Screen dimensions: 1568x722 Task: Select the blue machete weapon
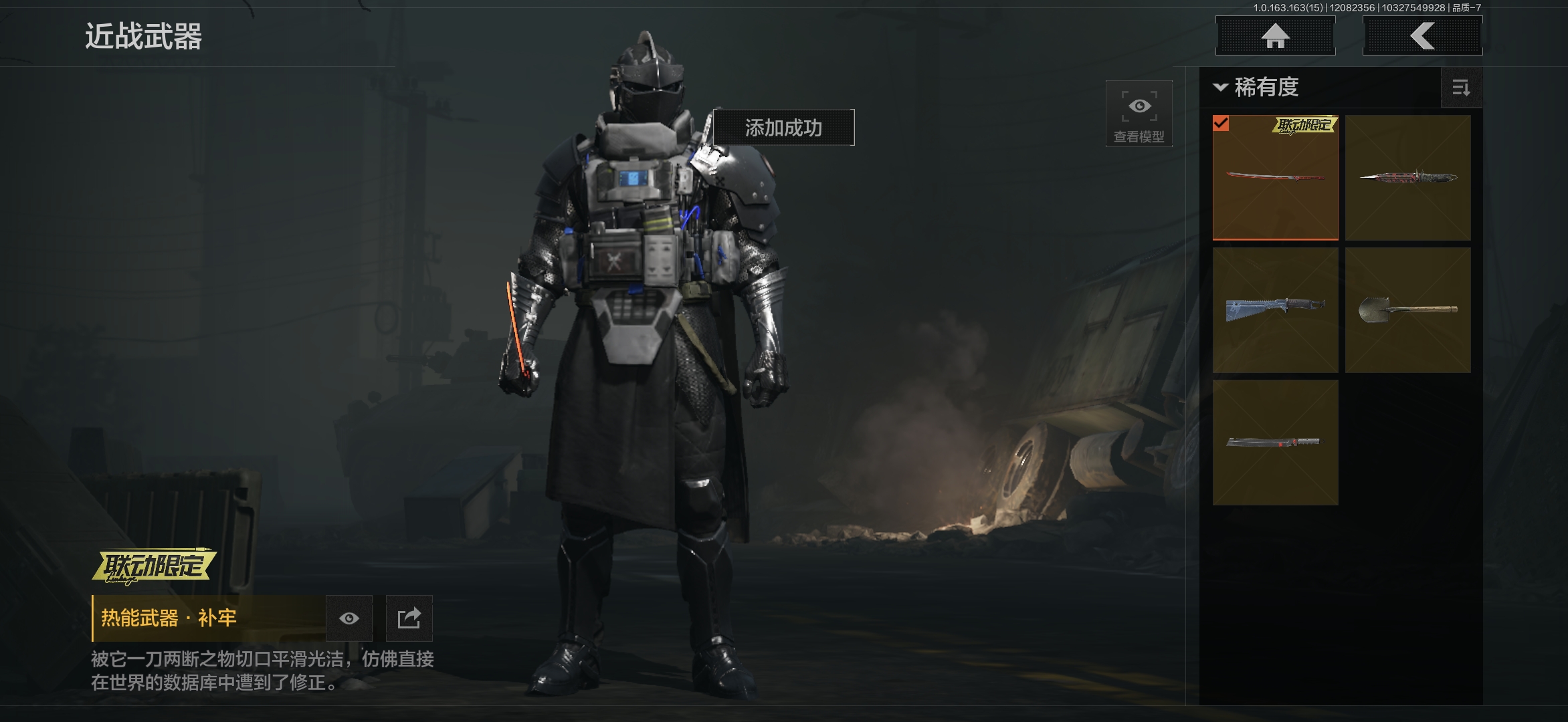click(1275, 310)
